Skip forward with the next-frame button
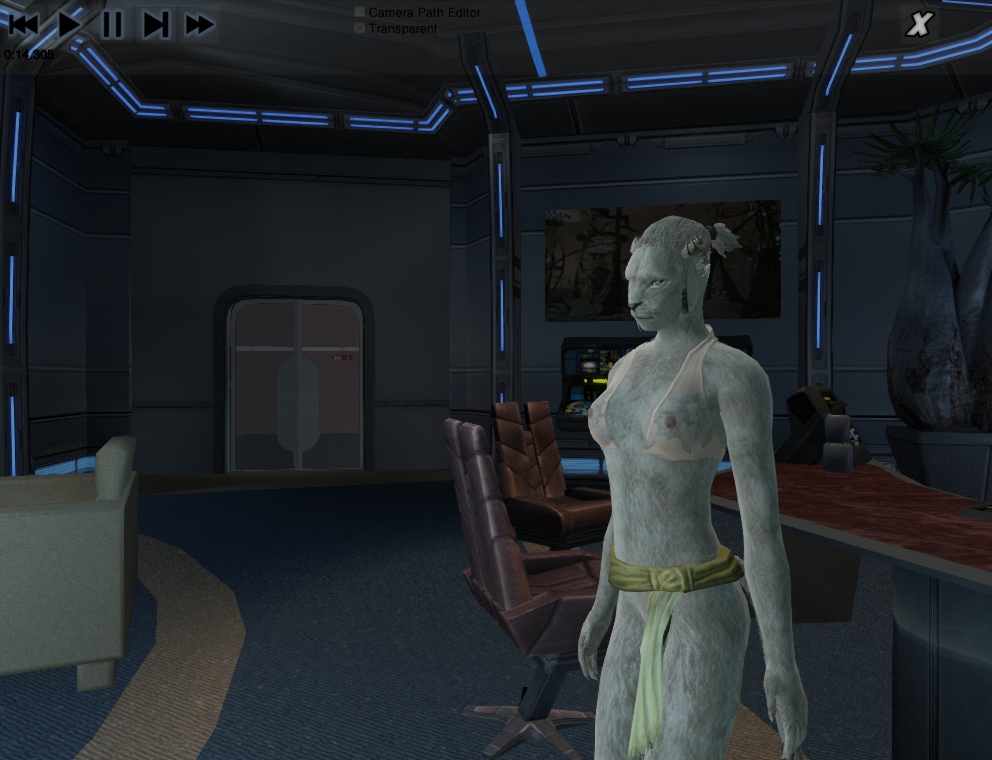992x760 pixels. (156, 24)
